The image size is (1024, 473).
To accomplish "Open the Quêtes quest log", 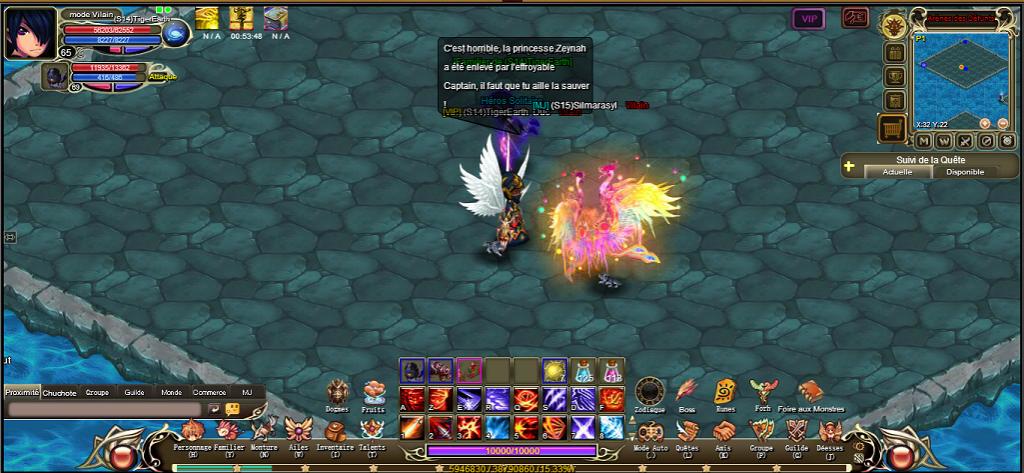I will pos(687,430).
